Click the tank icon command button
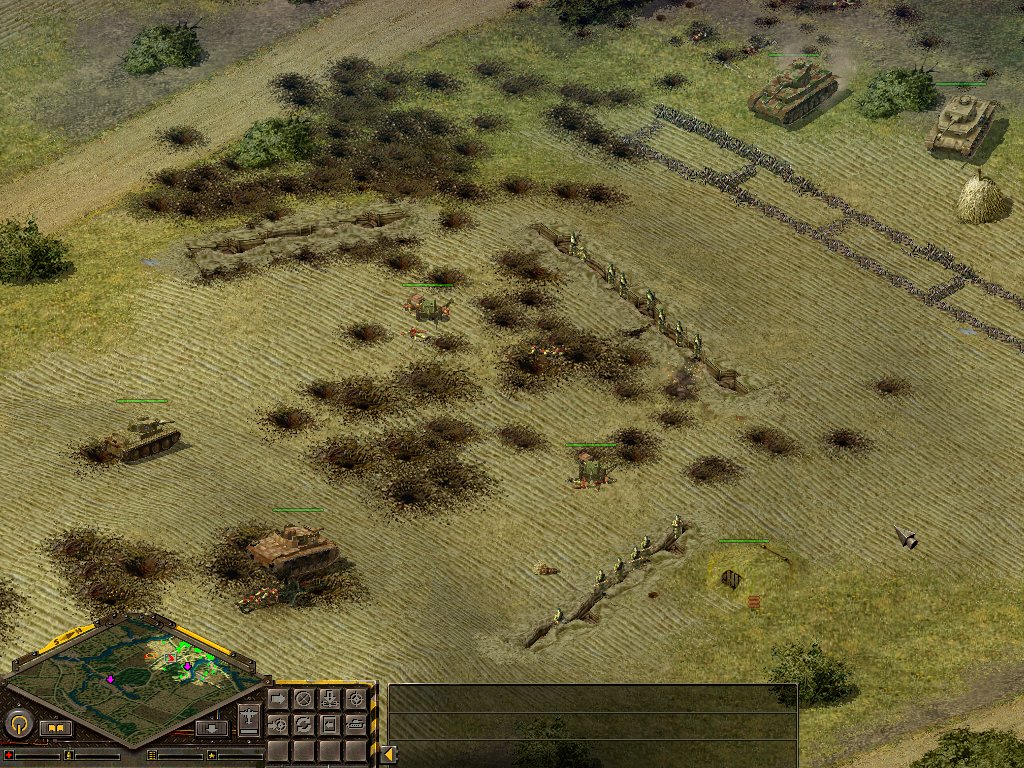 356,725
